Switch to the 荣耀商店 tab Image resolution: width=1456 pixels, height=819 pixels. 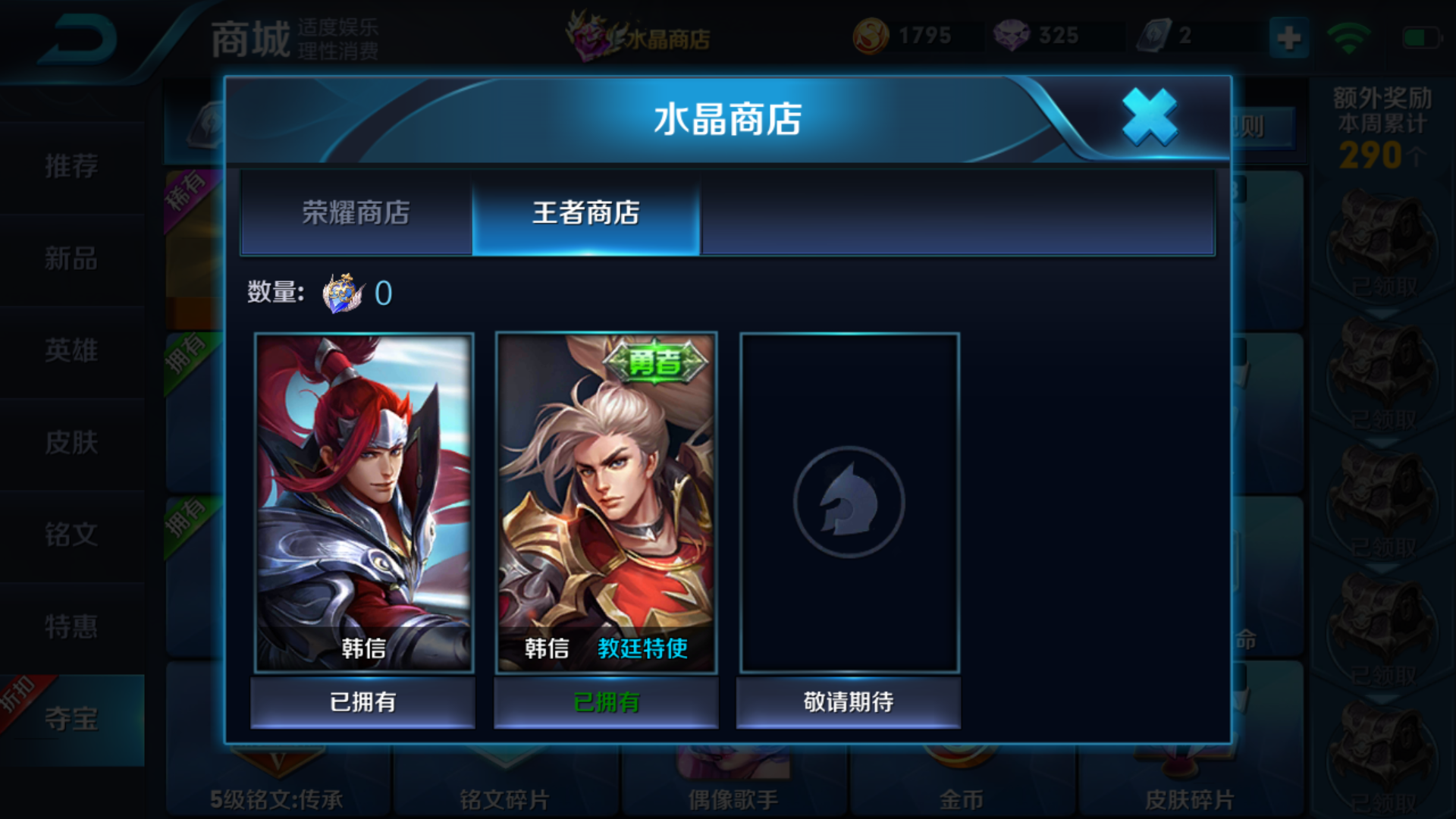(355, 215)
